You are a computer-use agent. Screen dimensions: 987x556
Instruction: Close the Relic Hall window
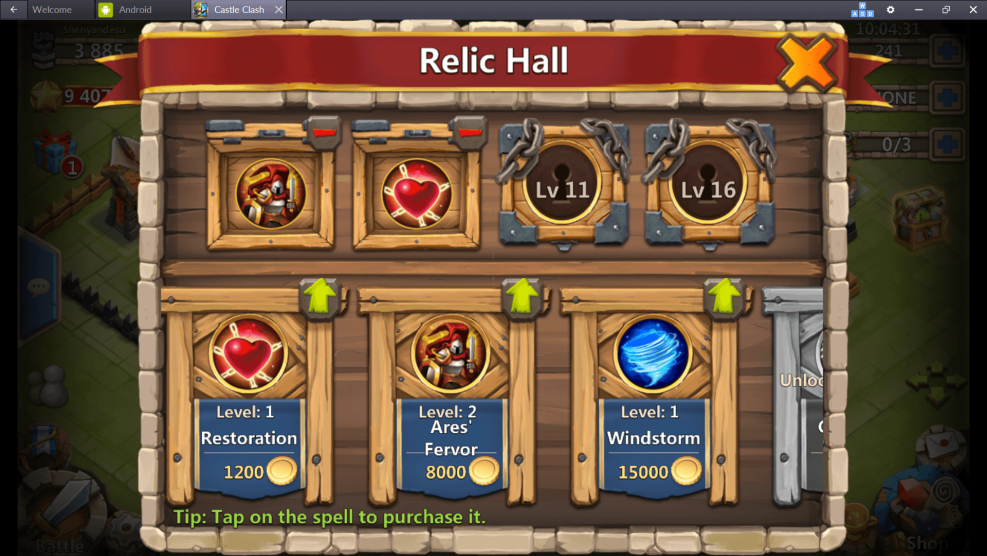(806, 63)
